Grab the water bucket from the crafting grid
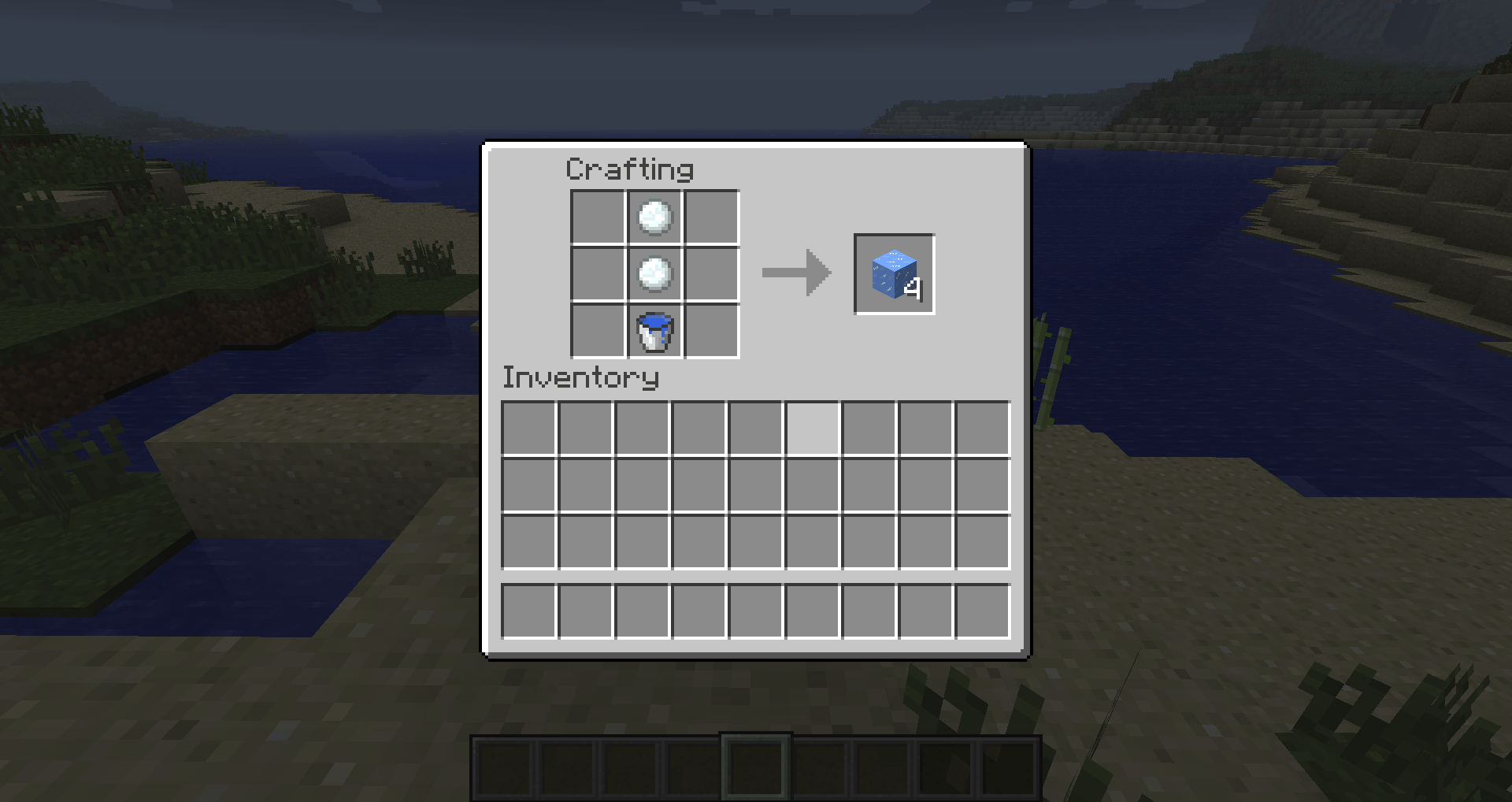Image resolution: width=1512 pixels, height=802 pixels. 654,331
